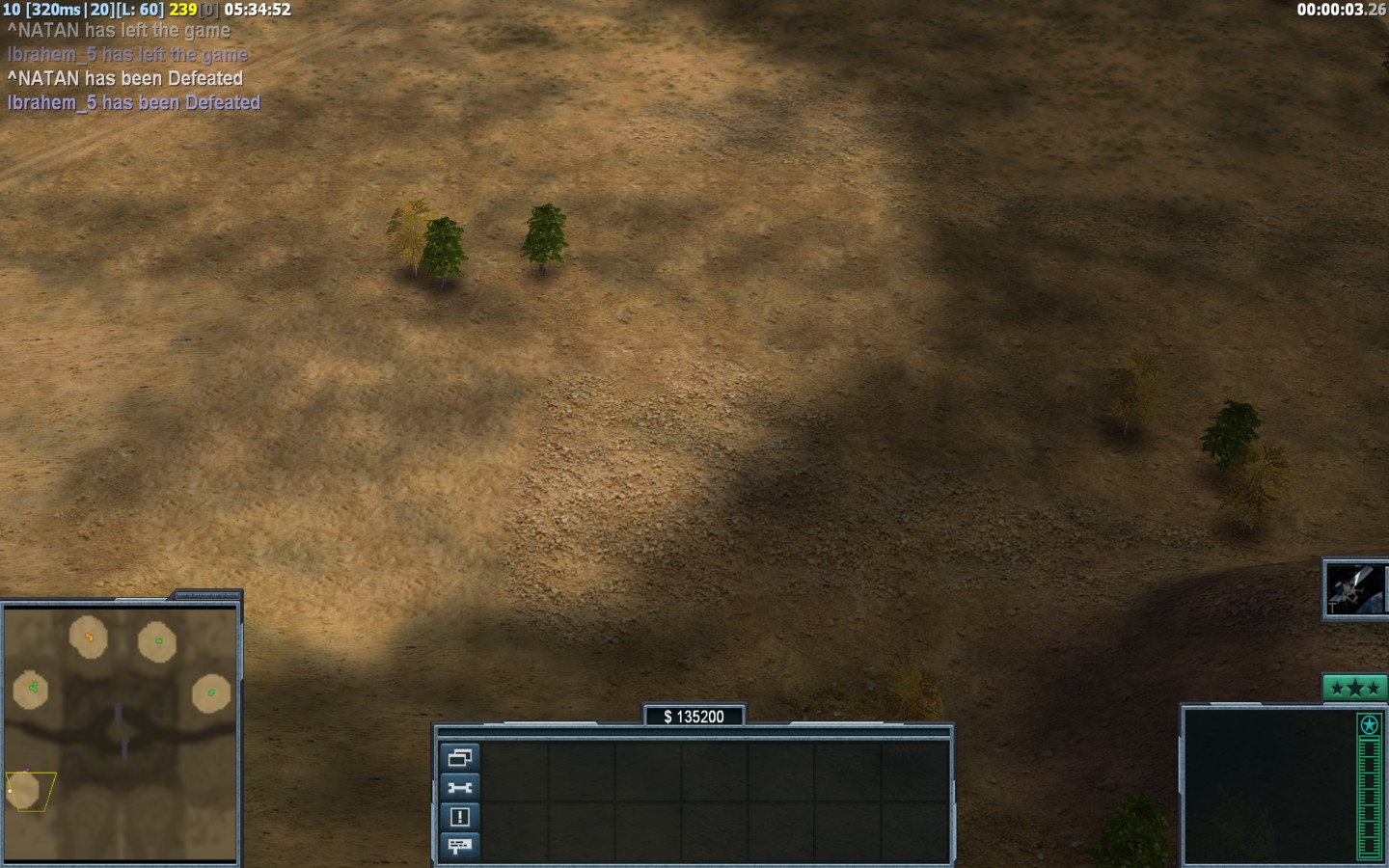Open the three-star General's Powers button
The height and width of the screenshot is (868, 1389).
point(1354,688)
